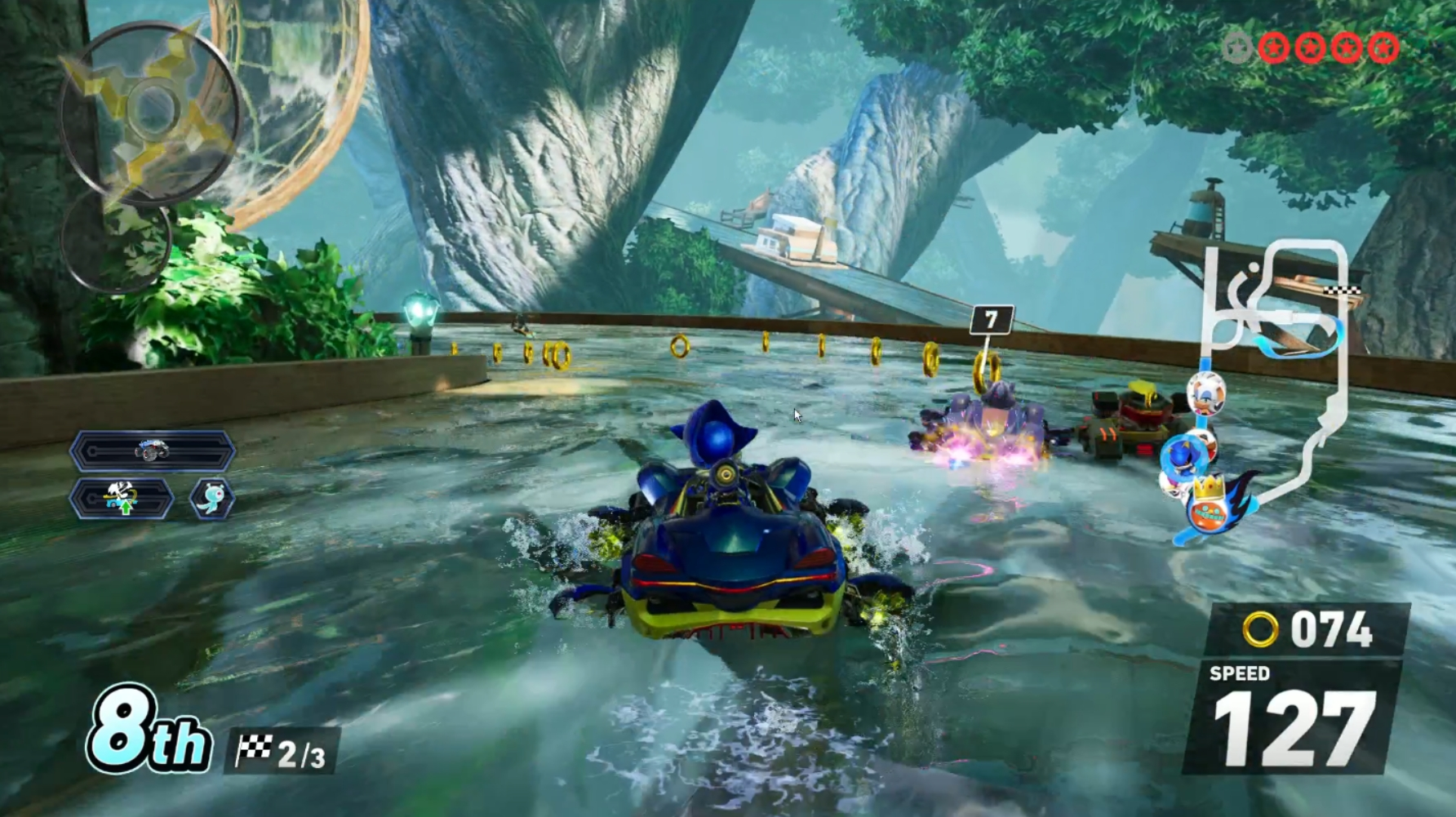Screen dimensions: 1456x817
Task: Use the lightning bolt item slot
Action: coord(149,110)
